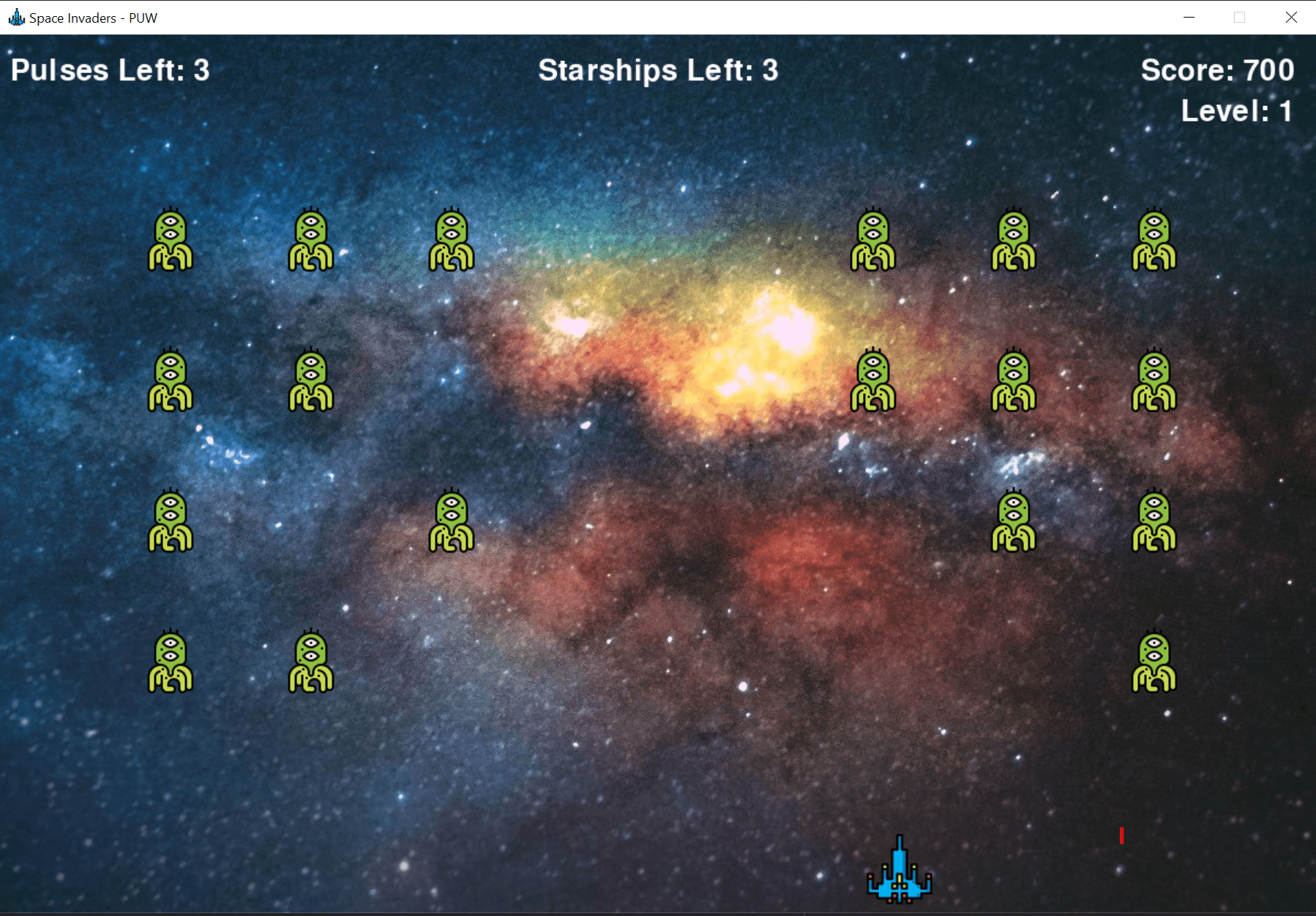The image size is (1316, 916).
Task: Click the Space Invaders icon in the title bar
Action: 15,17
